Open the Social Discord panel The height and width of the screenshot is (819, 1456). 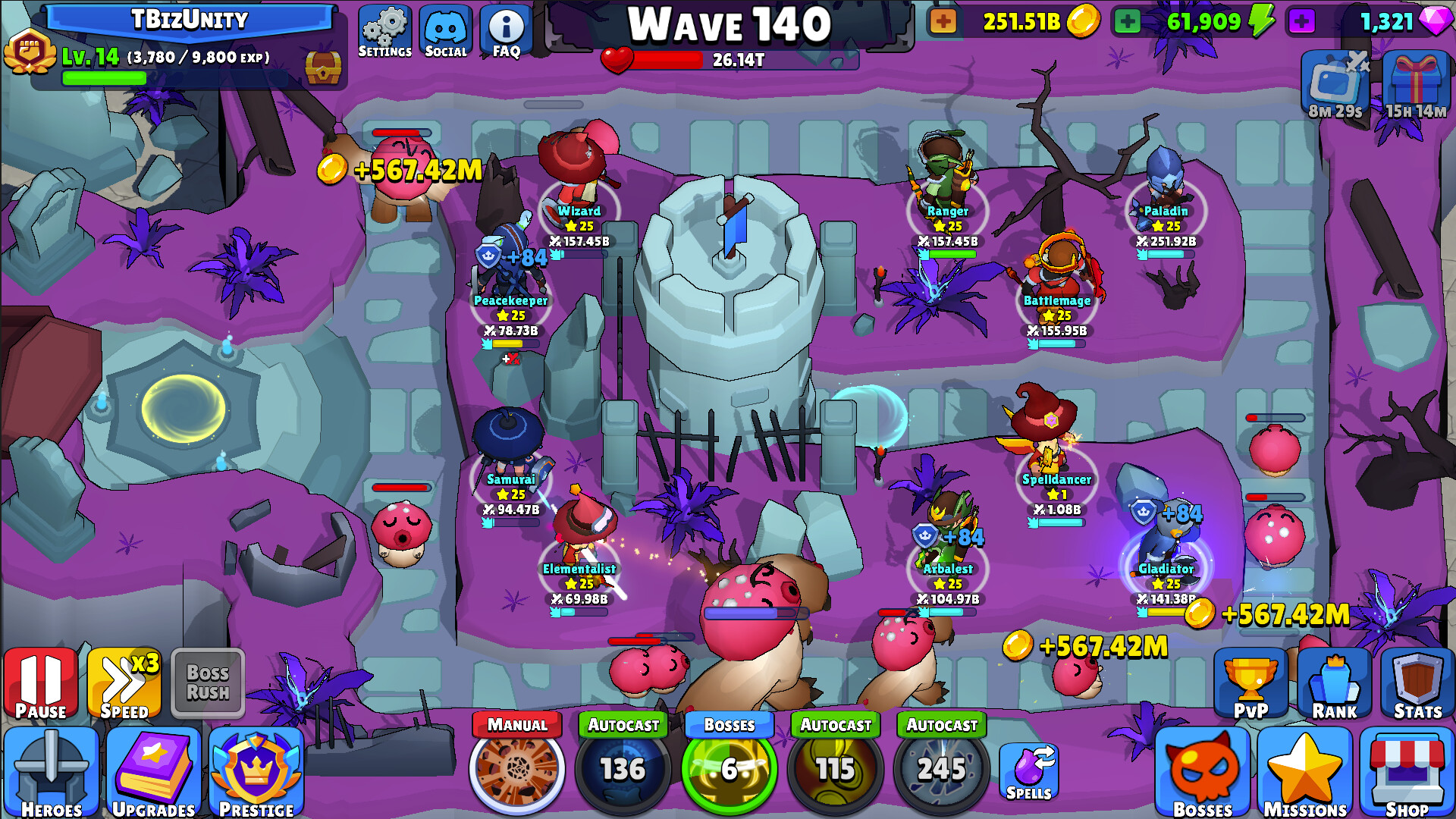[x=447, y=30]
